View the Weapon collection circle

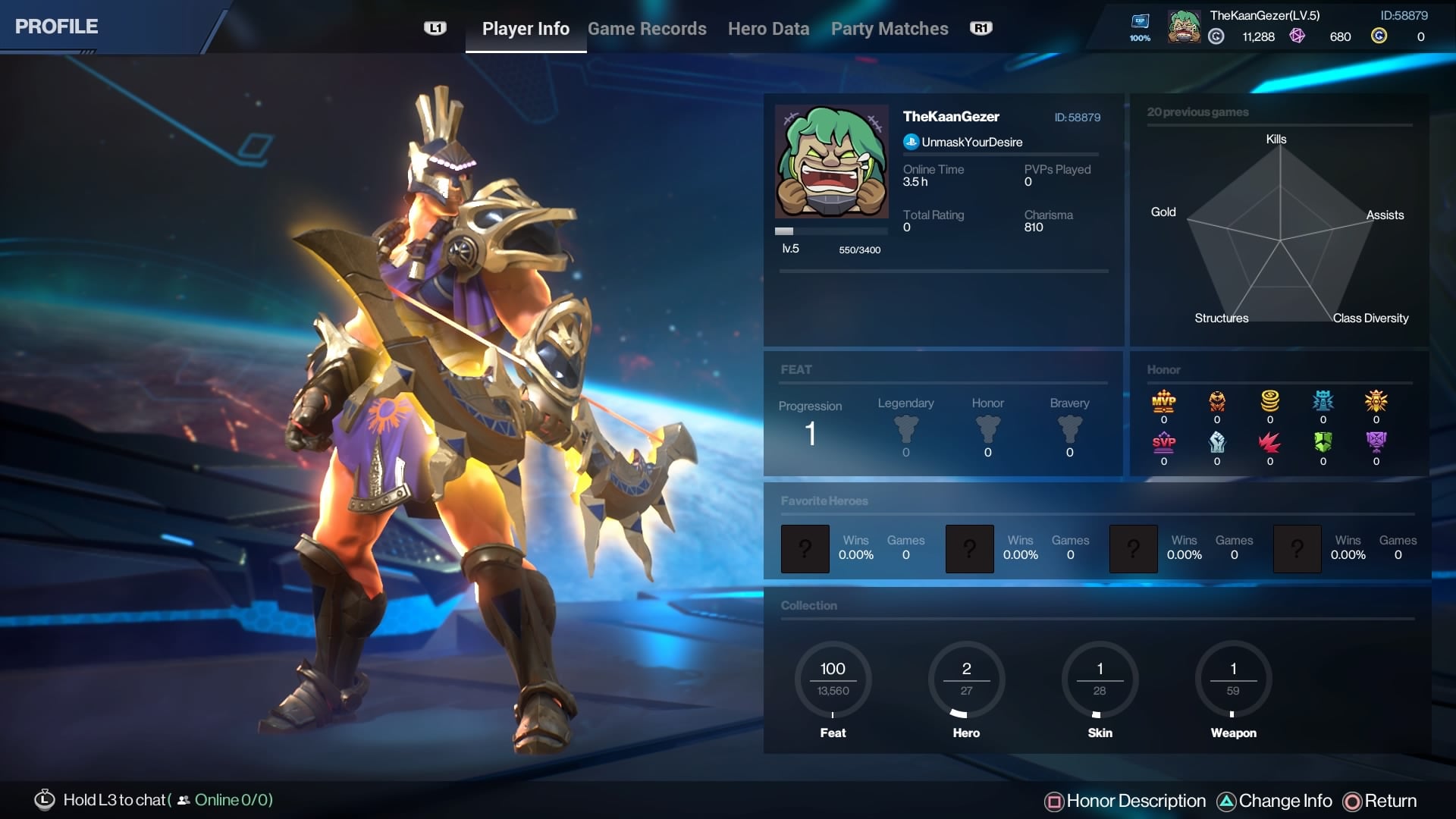coord(1233,680)
